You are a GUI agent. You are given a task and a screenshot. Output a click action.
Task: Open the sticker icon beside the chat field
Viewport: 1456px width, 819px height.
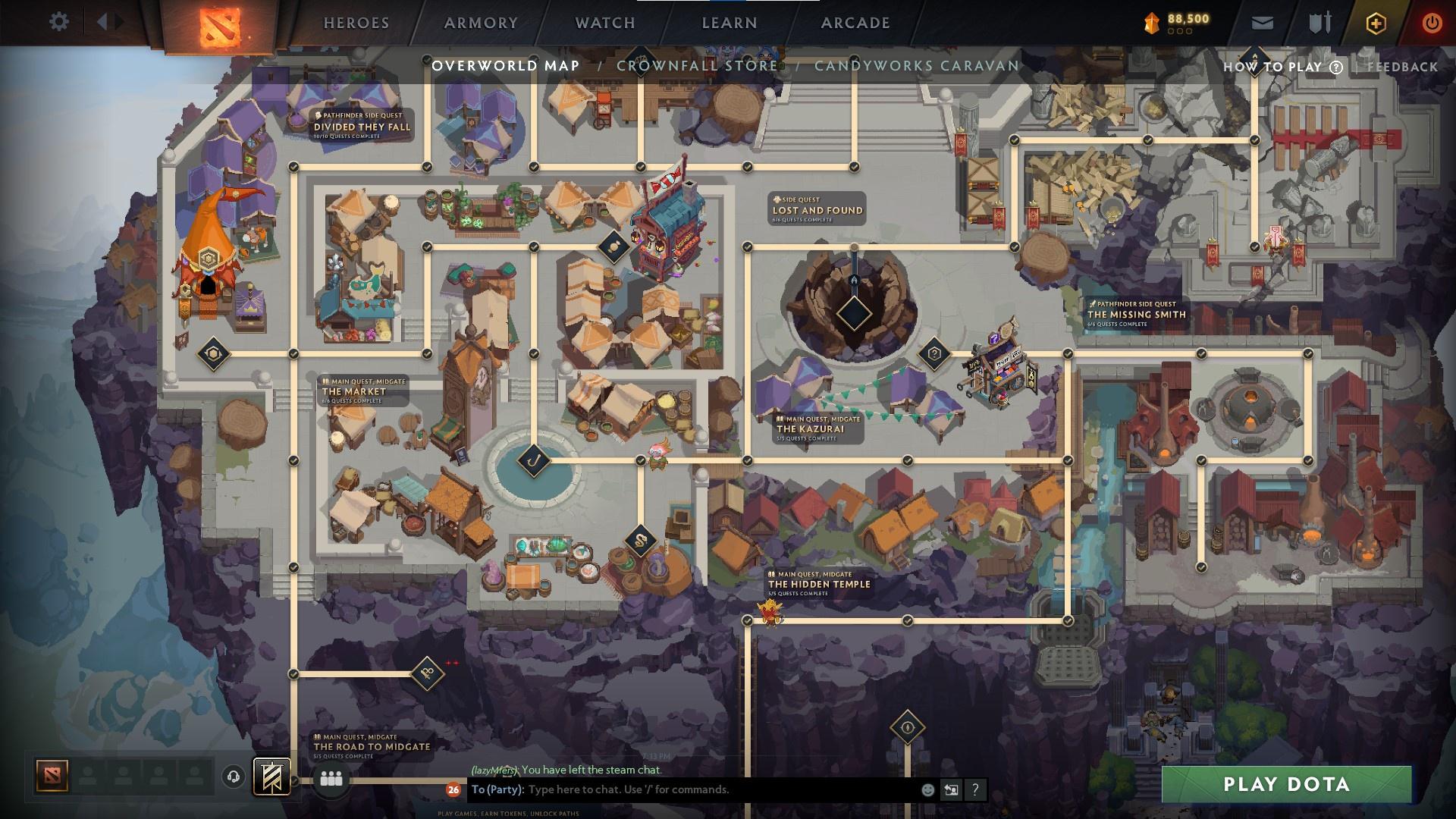click(x=950, y=790)
